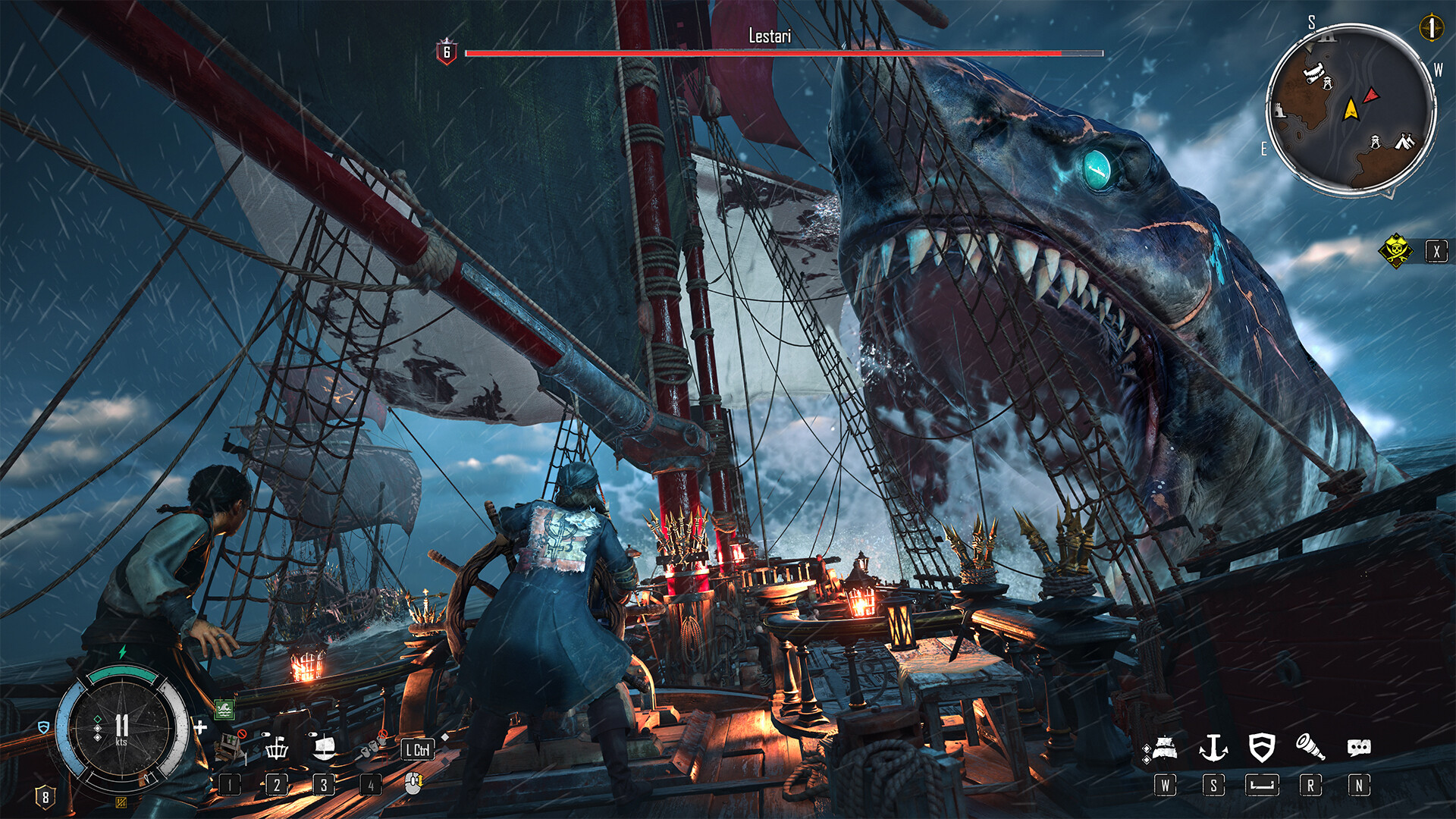Image resolution: width=1456 pixels, height=819 pixels.
Task: Click the yellow pirate skull badge
Action: pos(1395,251)
